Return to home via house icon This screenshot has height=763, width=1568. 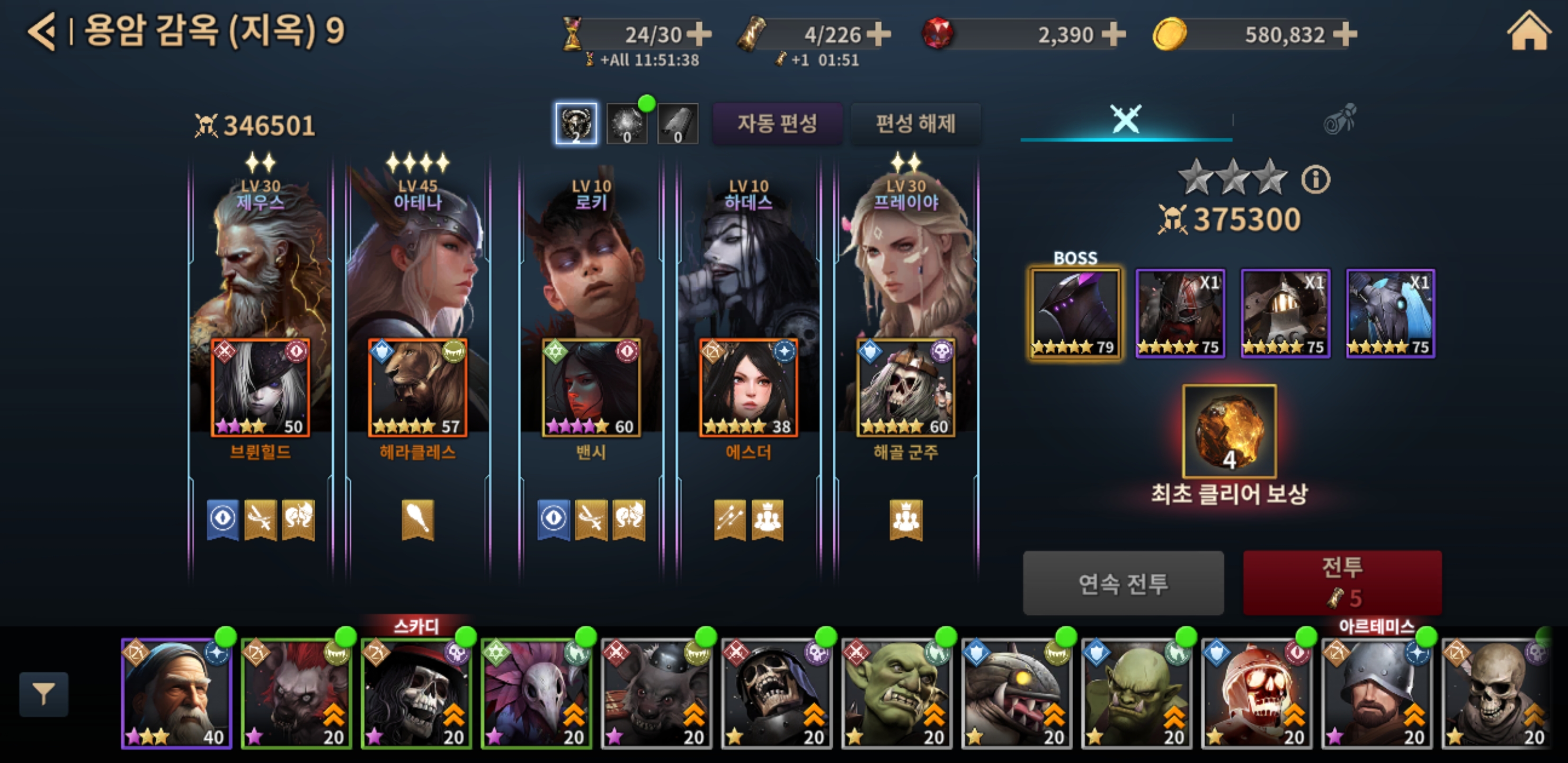pyautogui.click(x=1528, y=32)
